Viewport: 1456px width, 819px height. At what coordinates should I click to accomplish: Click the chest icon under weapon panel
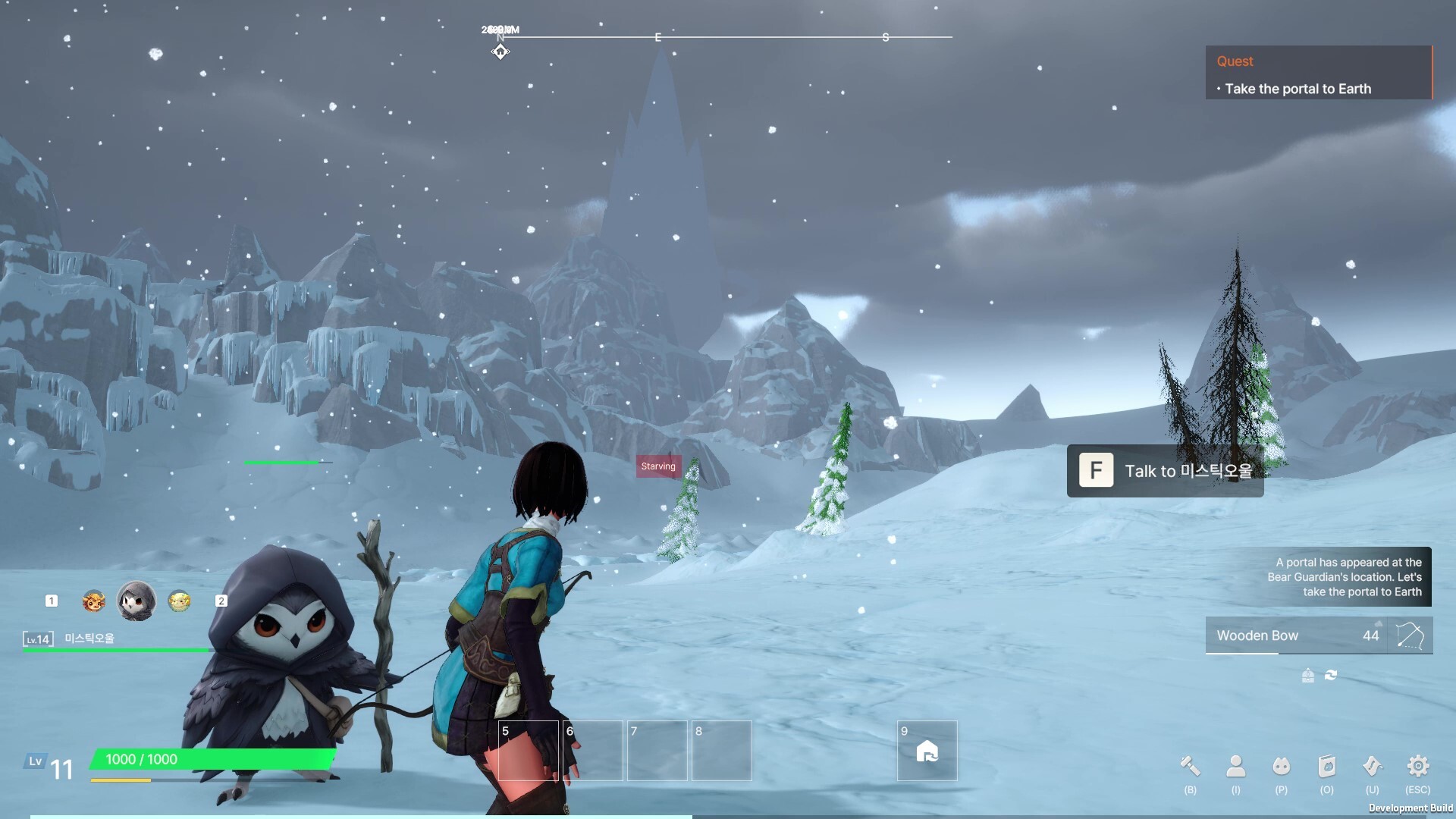pyautogui.click(x=1307, y=675)
